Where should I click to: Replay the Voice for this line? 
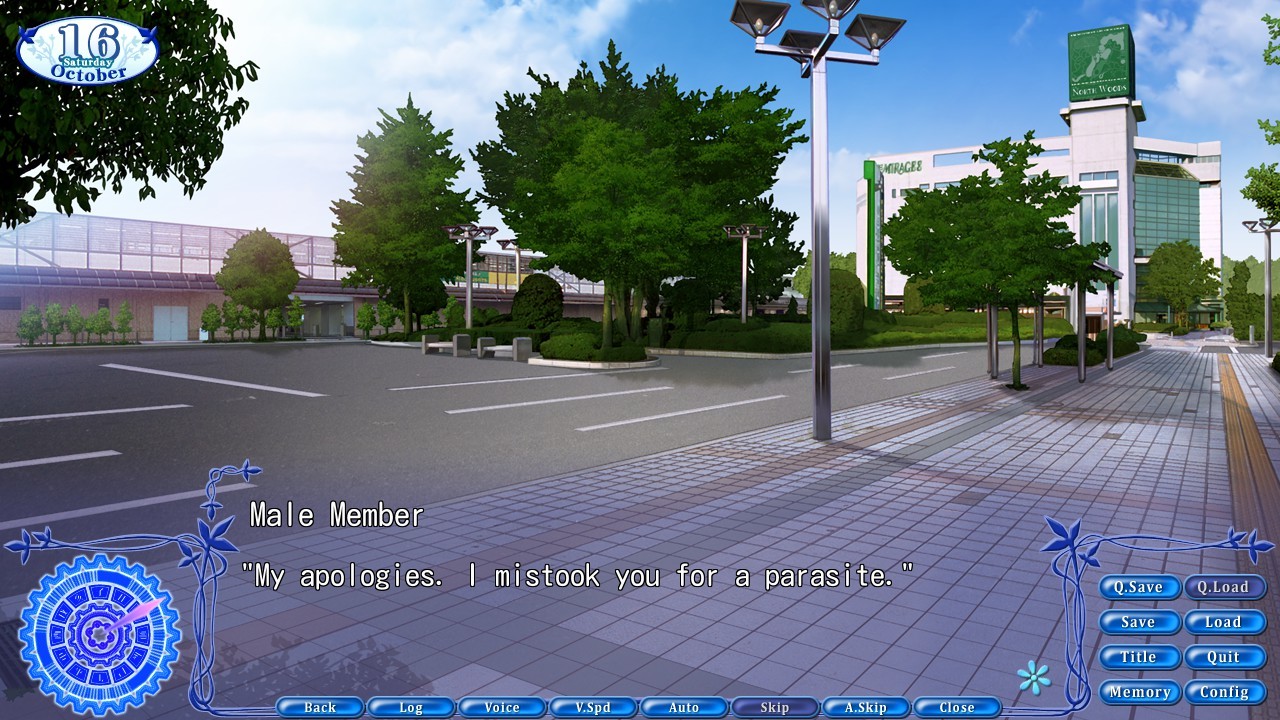point(503,707)
